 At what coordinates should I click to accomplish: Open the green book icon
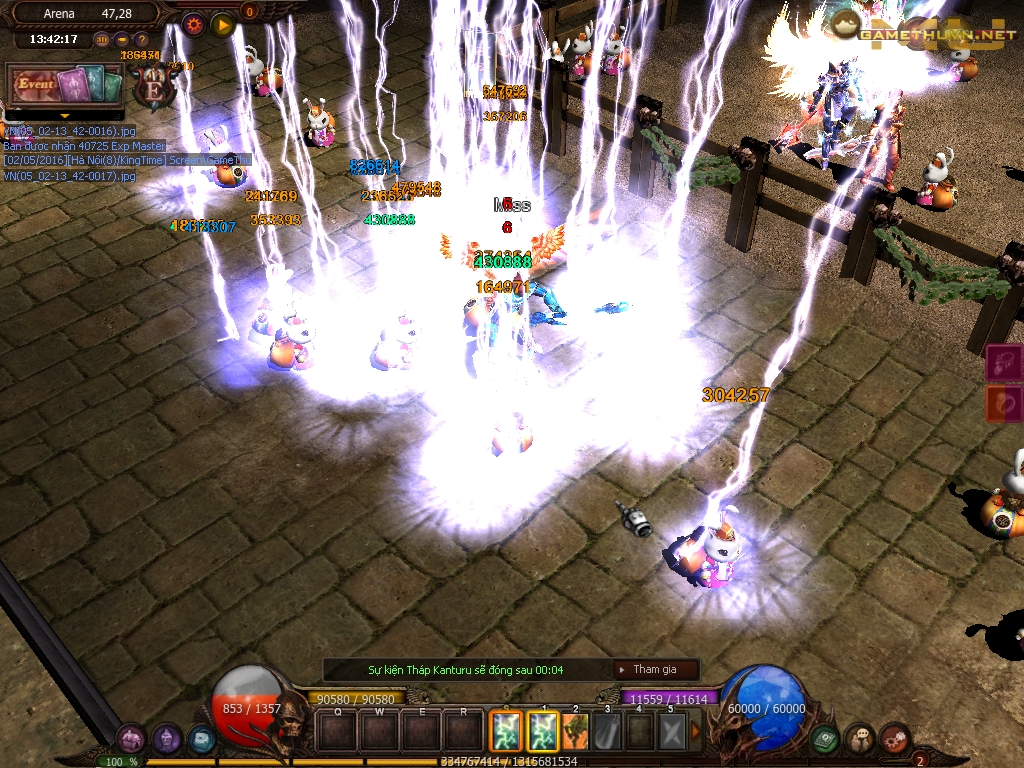coord(825,739)
